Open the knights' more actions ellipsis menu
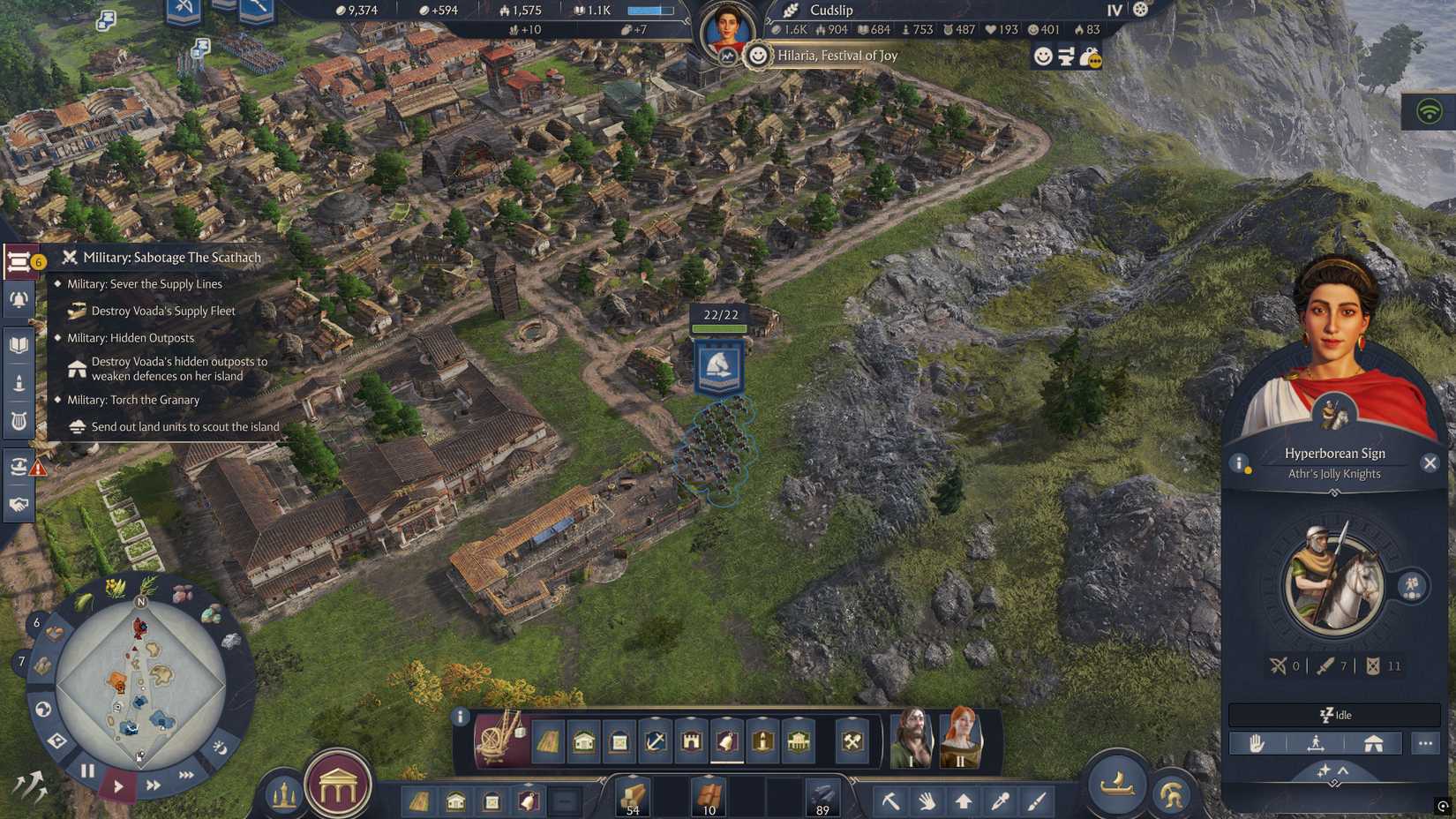The image size is (1456, 819). pyautogui.click(x=1424, y=744)
